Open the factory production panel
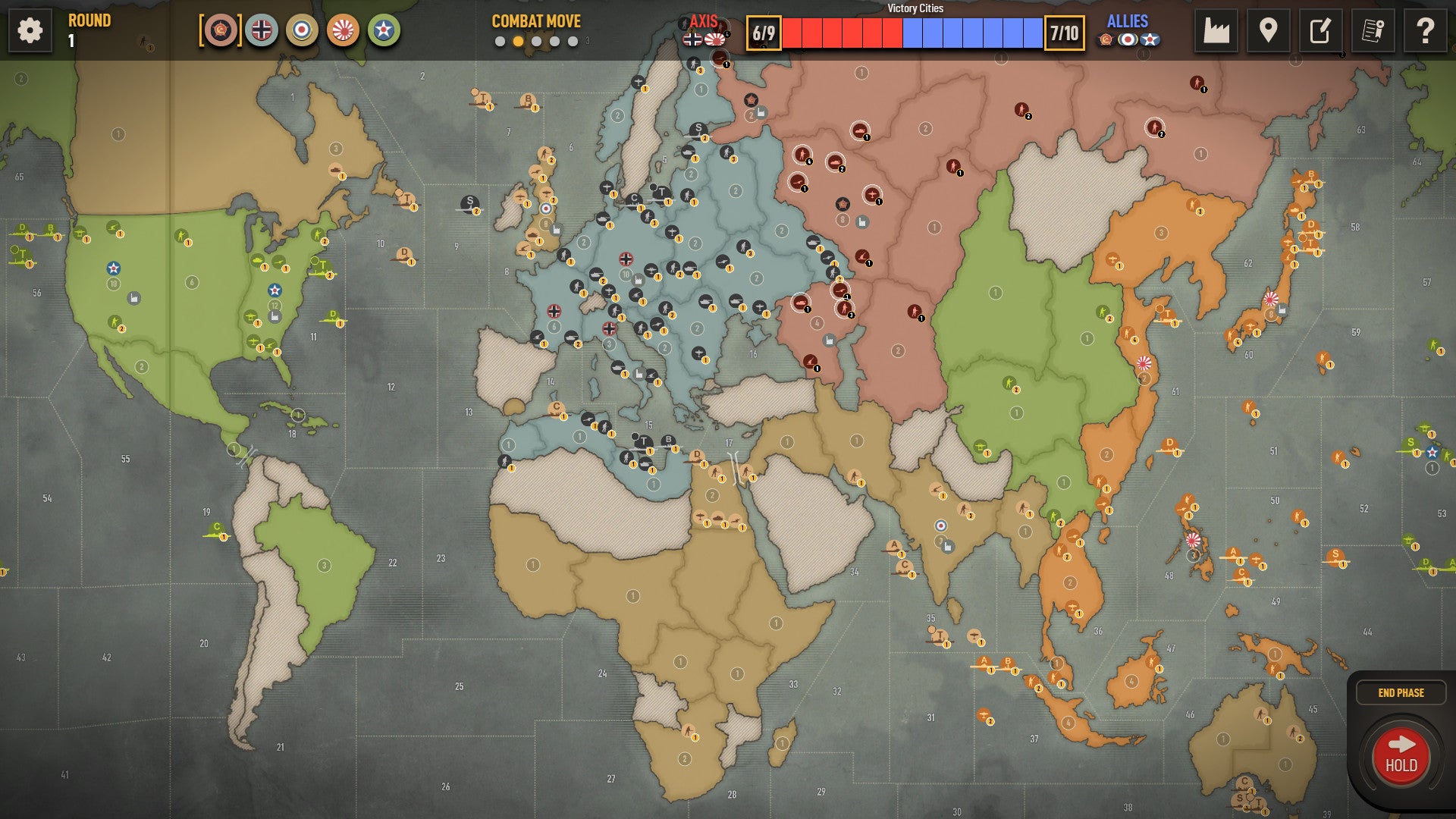 [1216, 31]
